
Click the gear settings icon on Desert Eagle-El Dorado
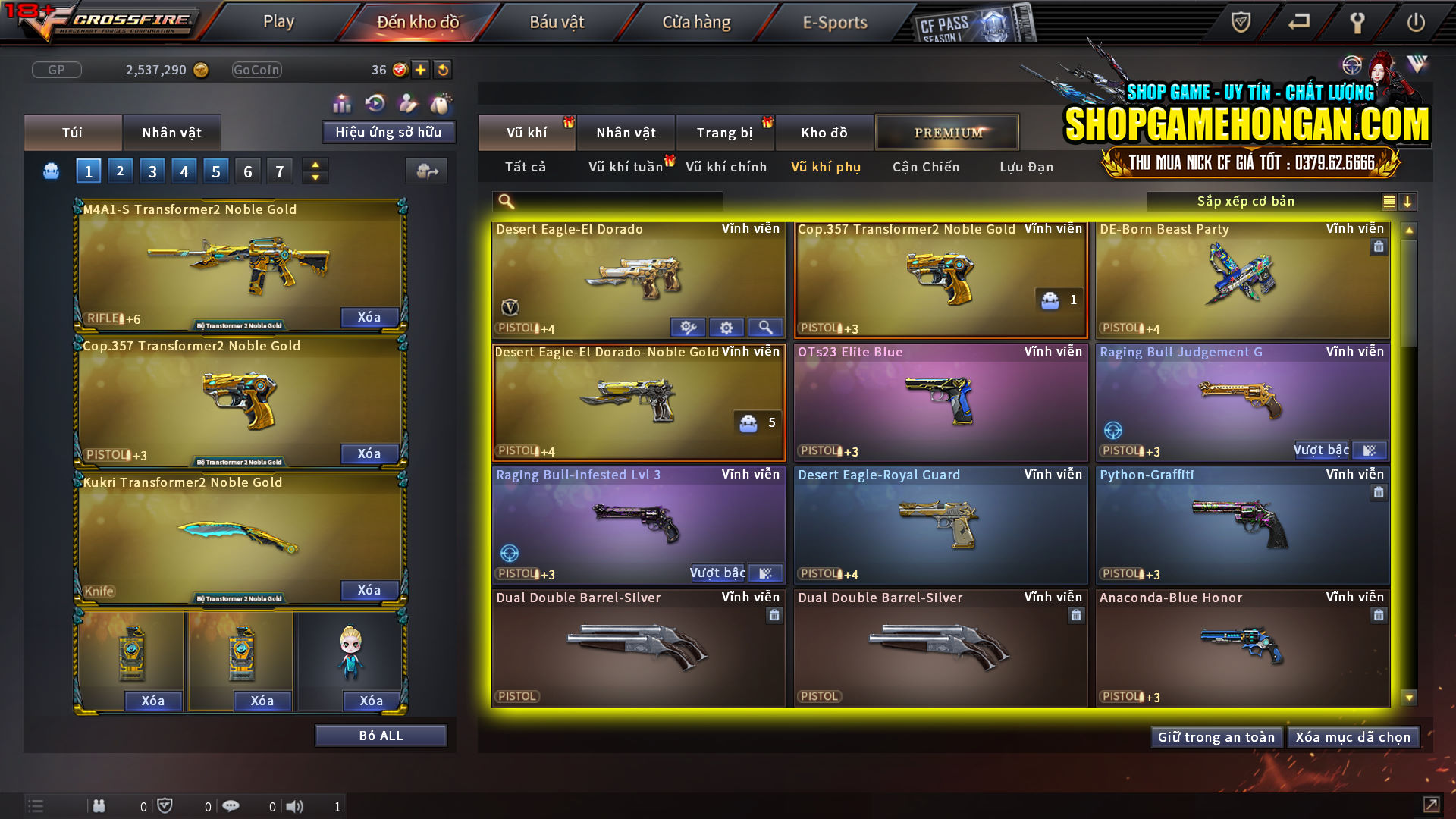pos(726,327)
